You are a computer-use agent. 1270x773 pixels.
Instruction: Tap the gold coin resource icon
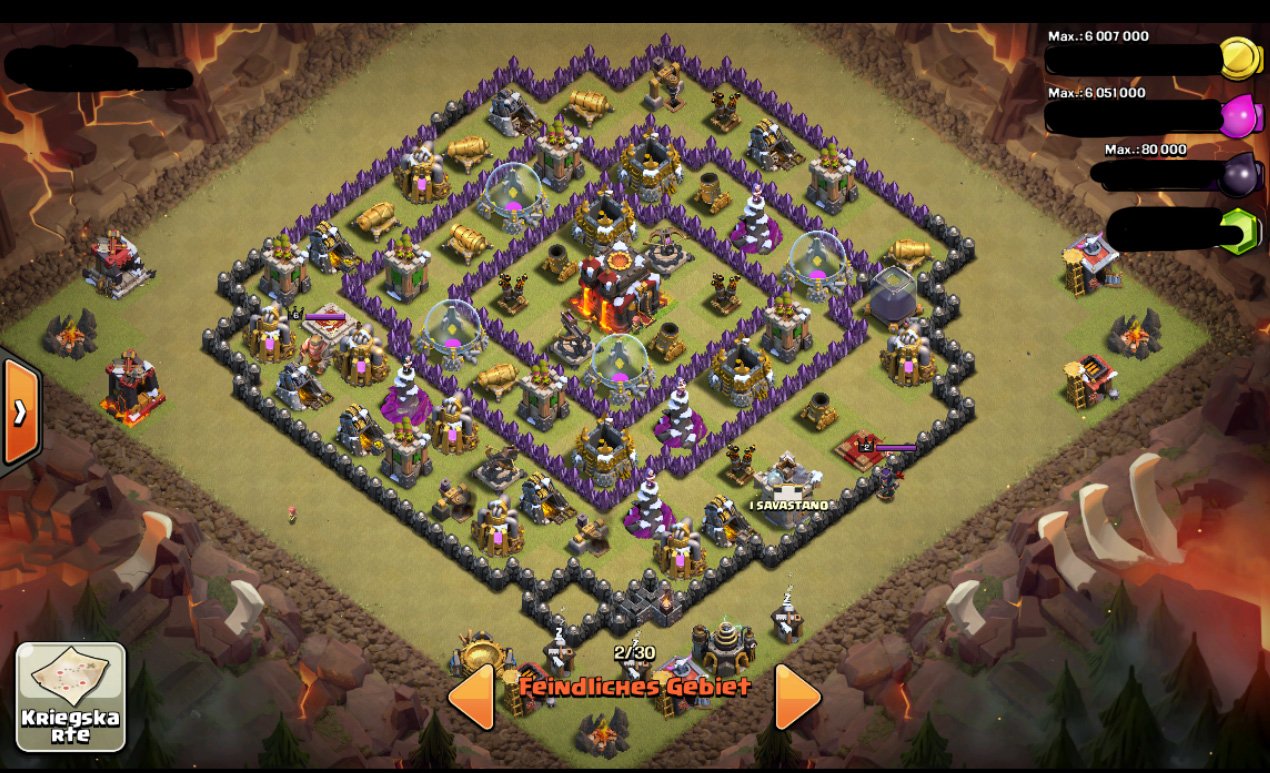point(1242,59)
